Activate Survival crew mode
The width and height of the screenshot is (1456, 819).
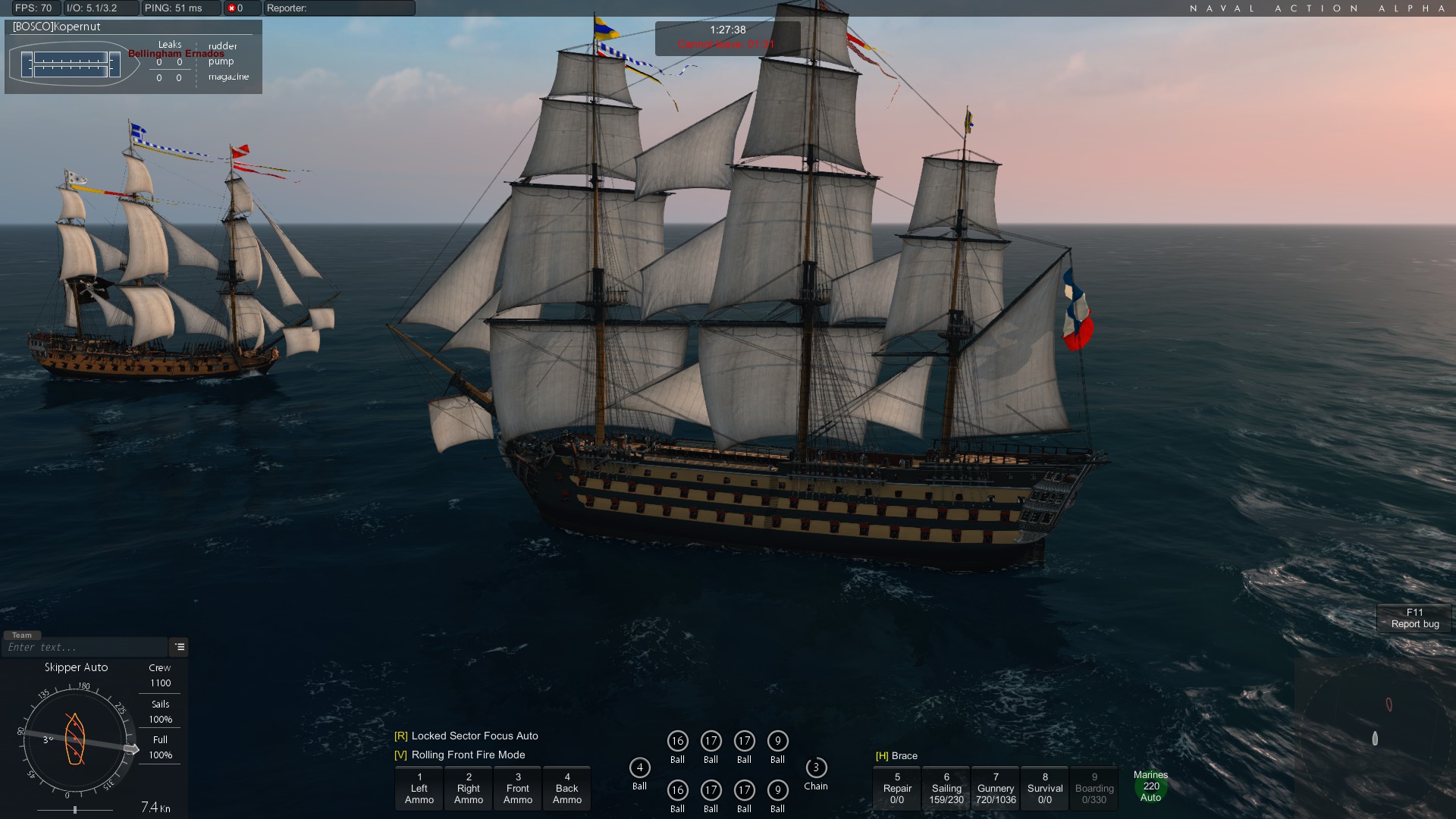(x=1045, y=789)
